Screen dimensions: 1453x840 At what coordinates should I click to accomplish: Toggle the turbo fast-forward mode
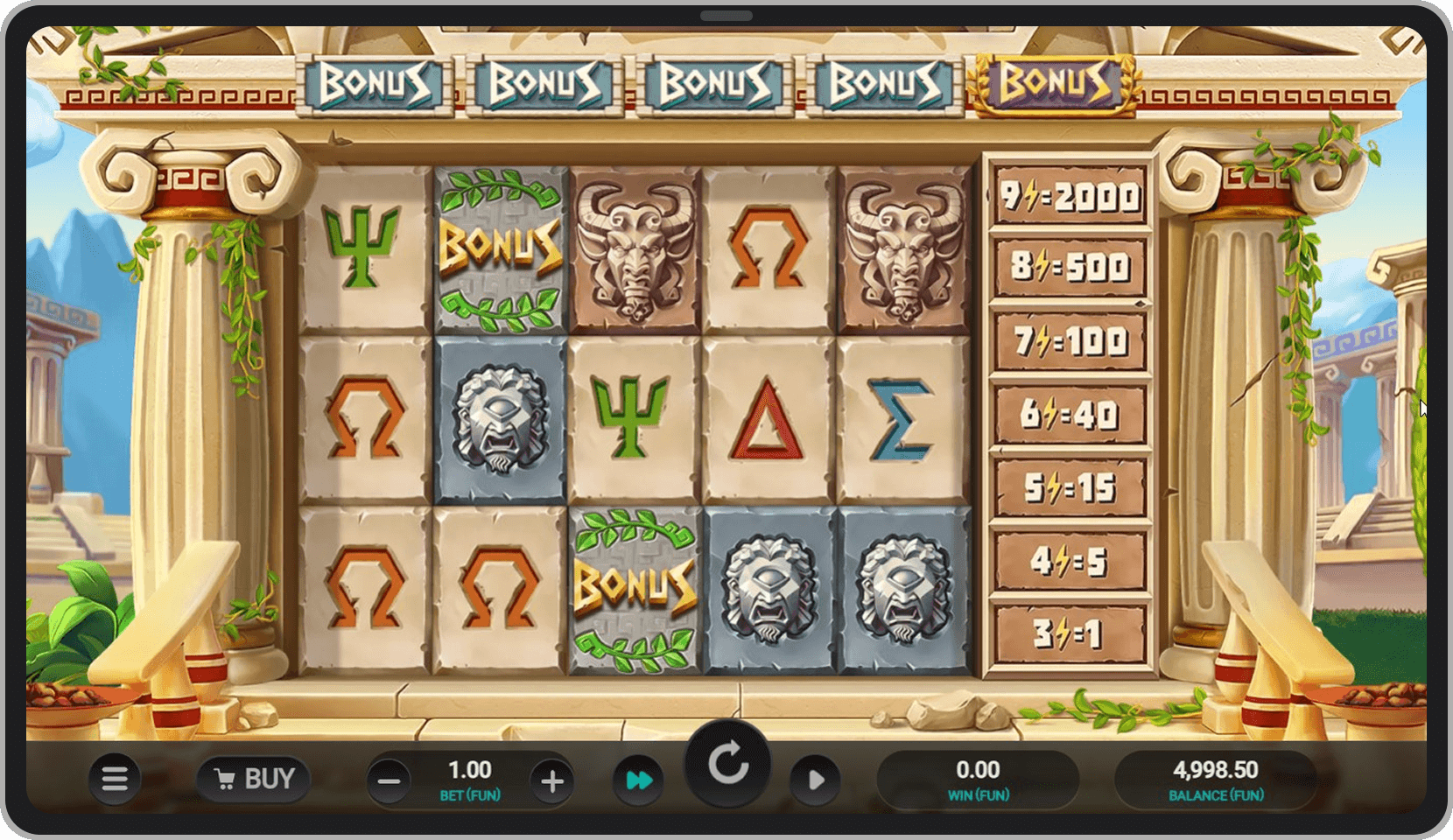[x=639, y=780]
